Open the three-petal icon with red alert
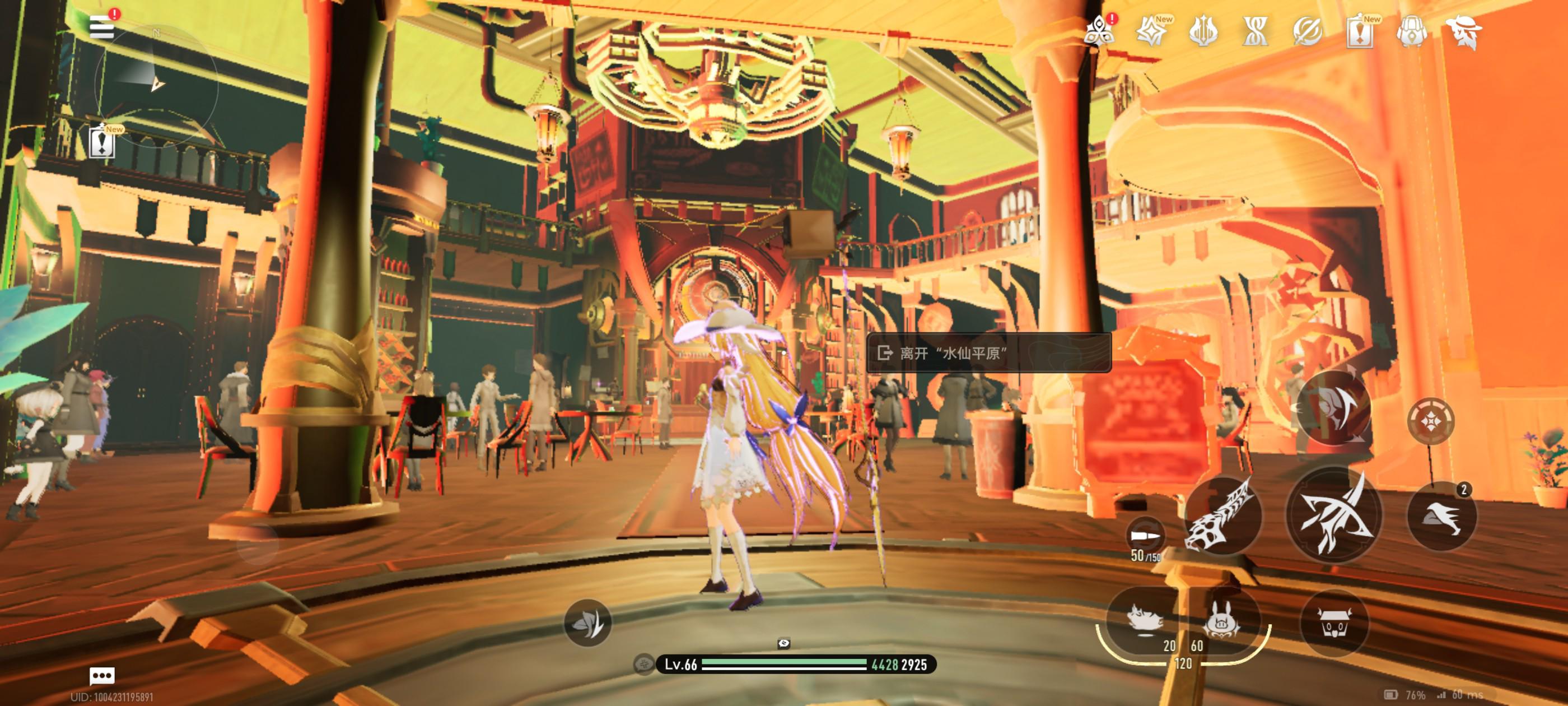The height and width of the screenshot is (706, 1568). (1099, 31)
